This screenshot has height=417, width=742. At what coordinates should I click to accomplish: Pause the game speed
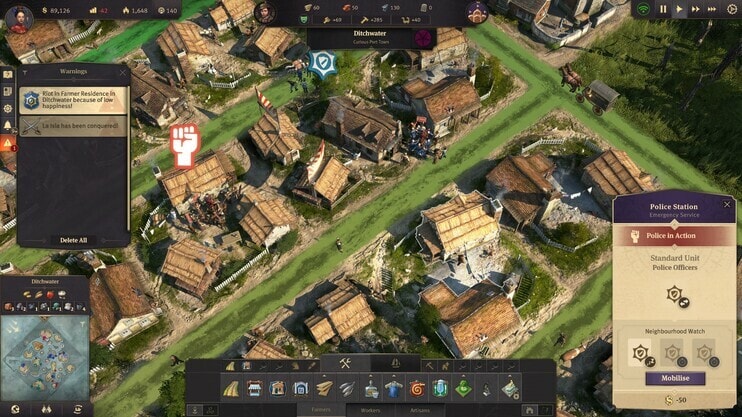click(662, 9)
